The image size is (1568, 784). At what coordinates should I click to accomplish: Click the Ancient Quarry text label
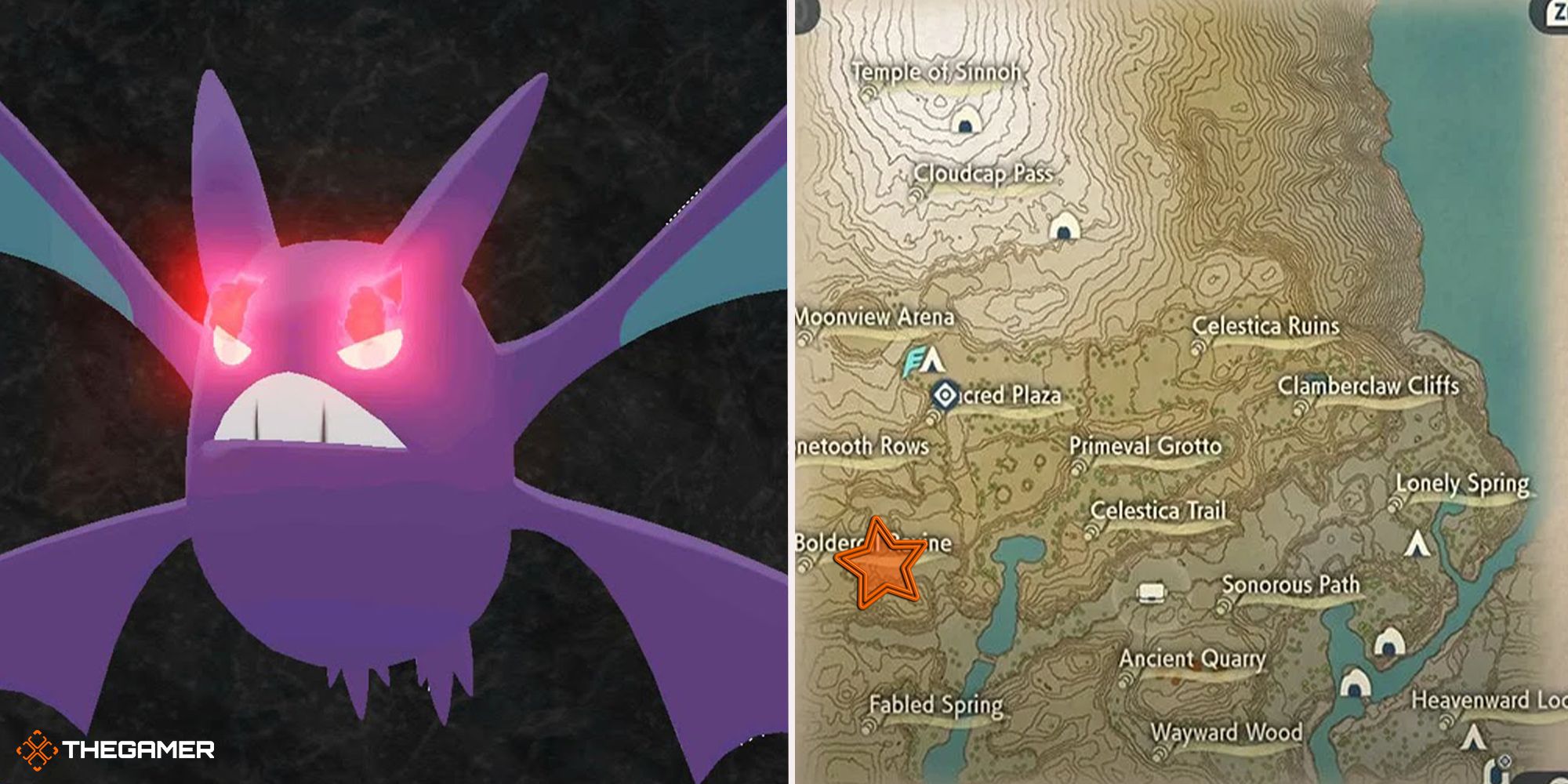click(1193, 659)
